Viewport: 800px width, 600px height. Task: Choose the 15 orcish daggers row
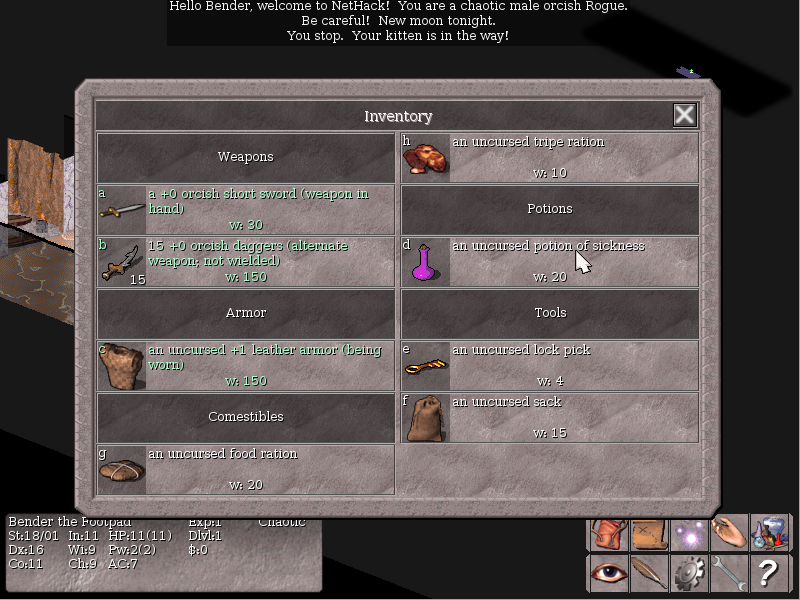[x=246, y=261]
